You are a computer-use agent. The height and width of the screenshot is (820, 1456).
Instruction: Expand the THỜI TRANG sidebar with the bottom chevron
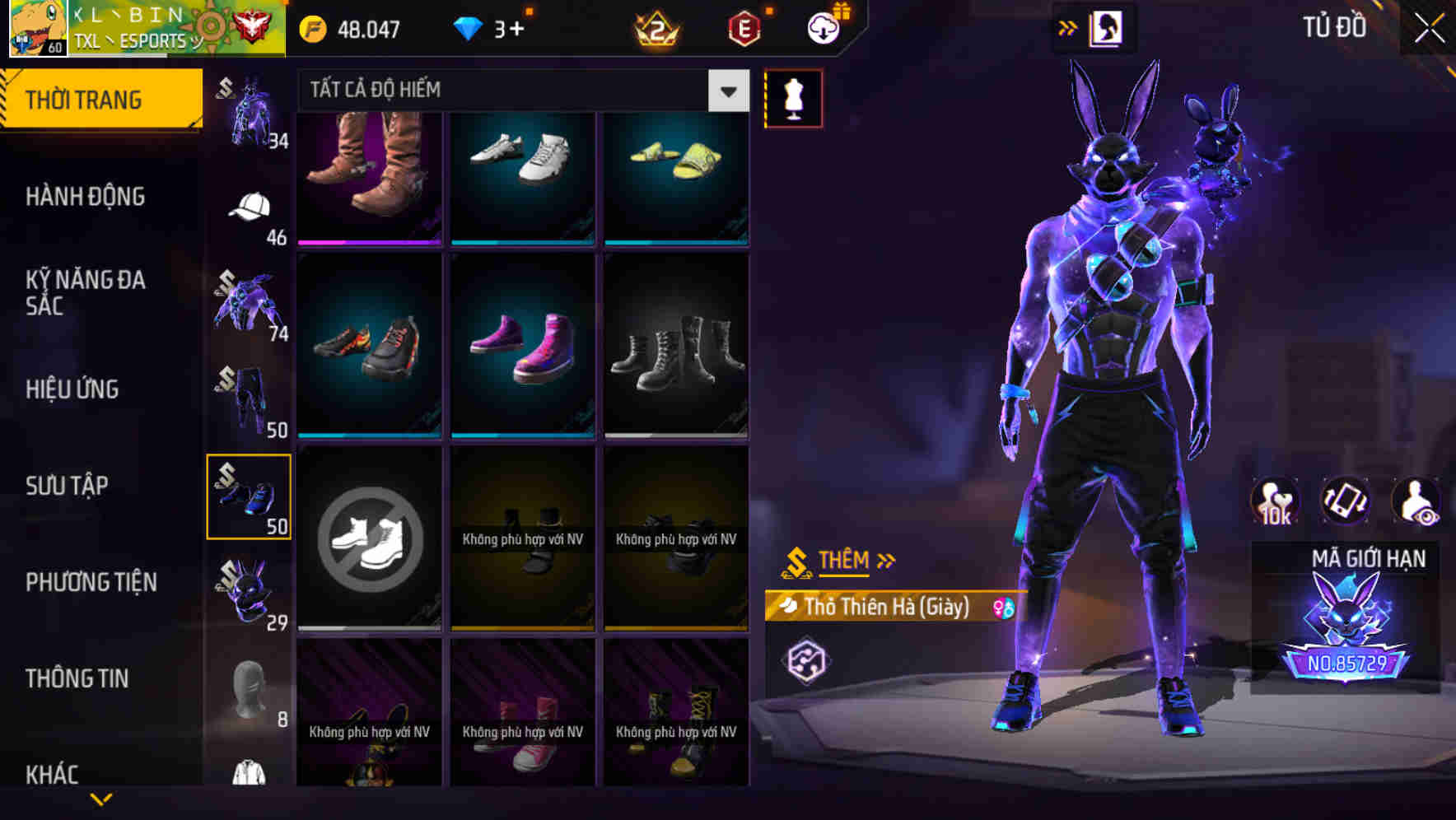pyautogui.click(x=101, y=799)
